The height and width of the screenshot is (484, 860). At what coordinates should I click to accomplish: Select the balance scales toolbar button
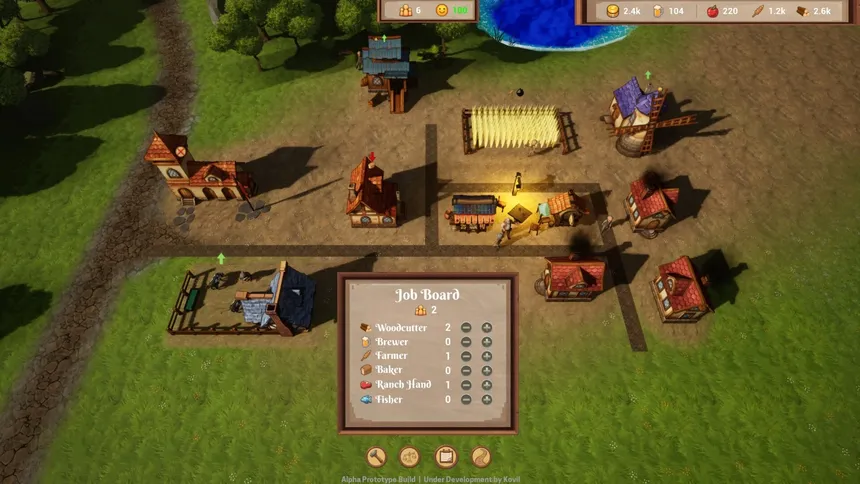[x=410, y=457]
